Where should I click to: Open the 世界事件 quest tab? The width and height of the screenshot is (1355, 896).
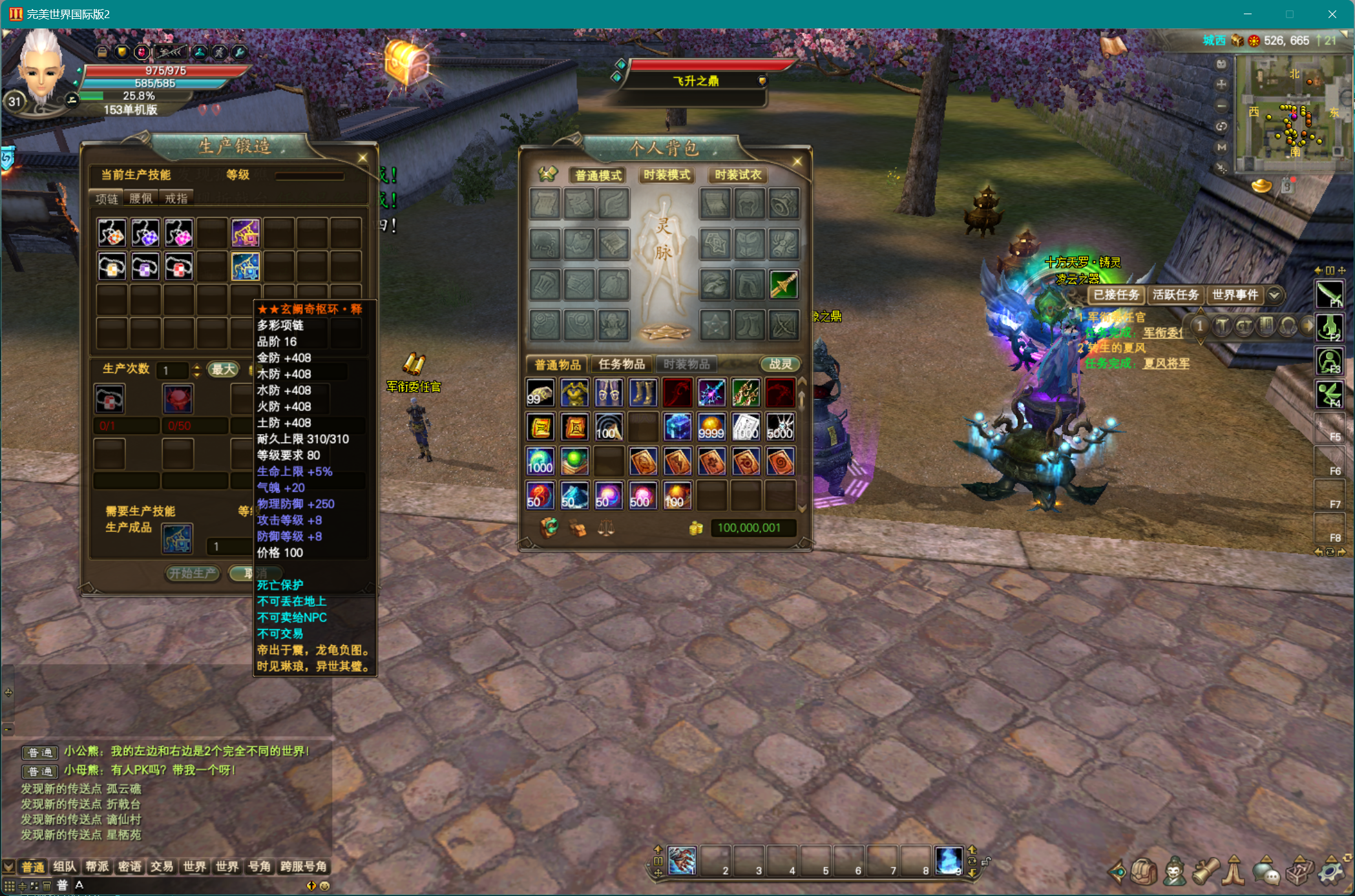[1235, 295]
